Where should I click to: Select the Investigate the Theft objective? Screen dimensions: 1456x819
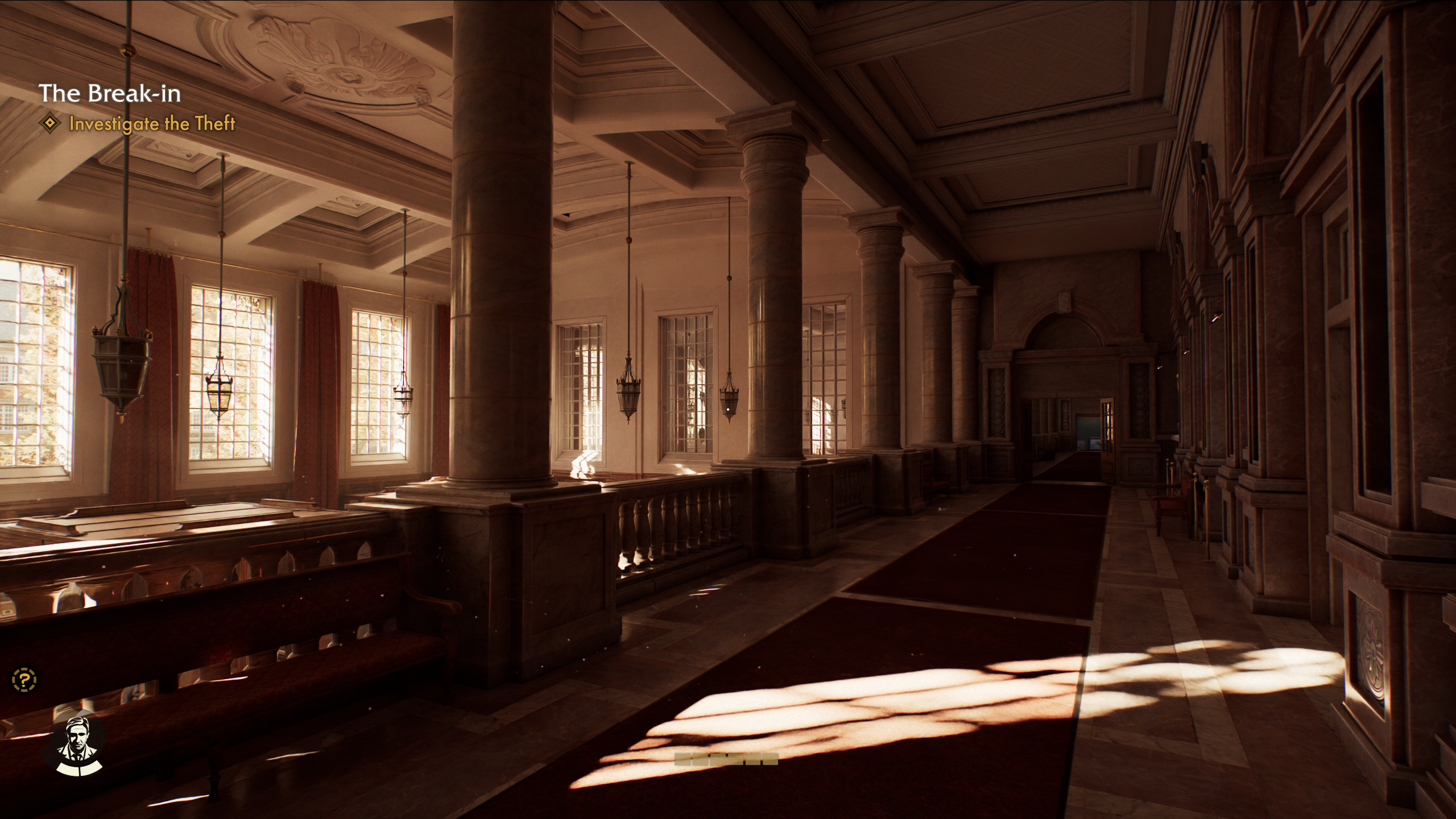tap(151, 123)
